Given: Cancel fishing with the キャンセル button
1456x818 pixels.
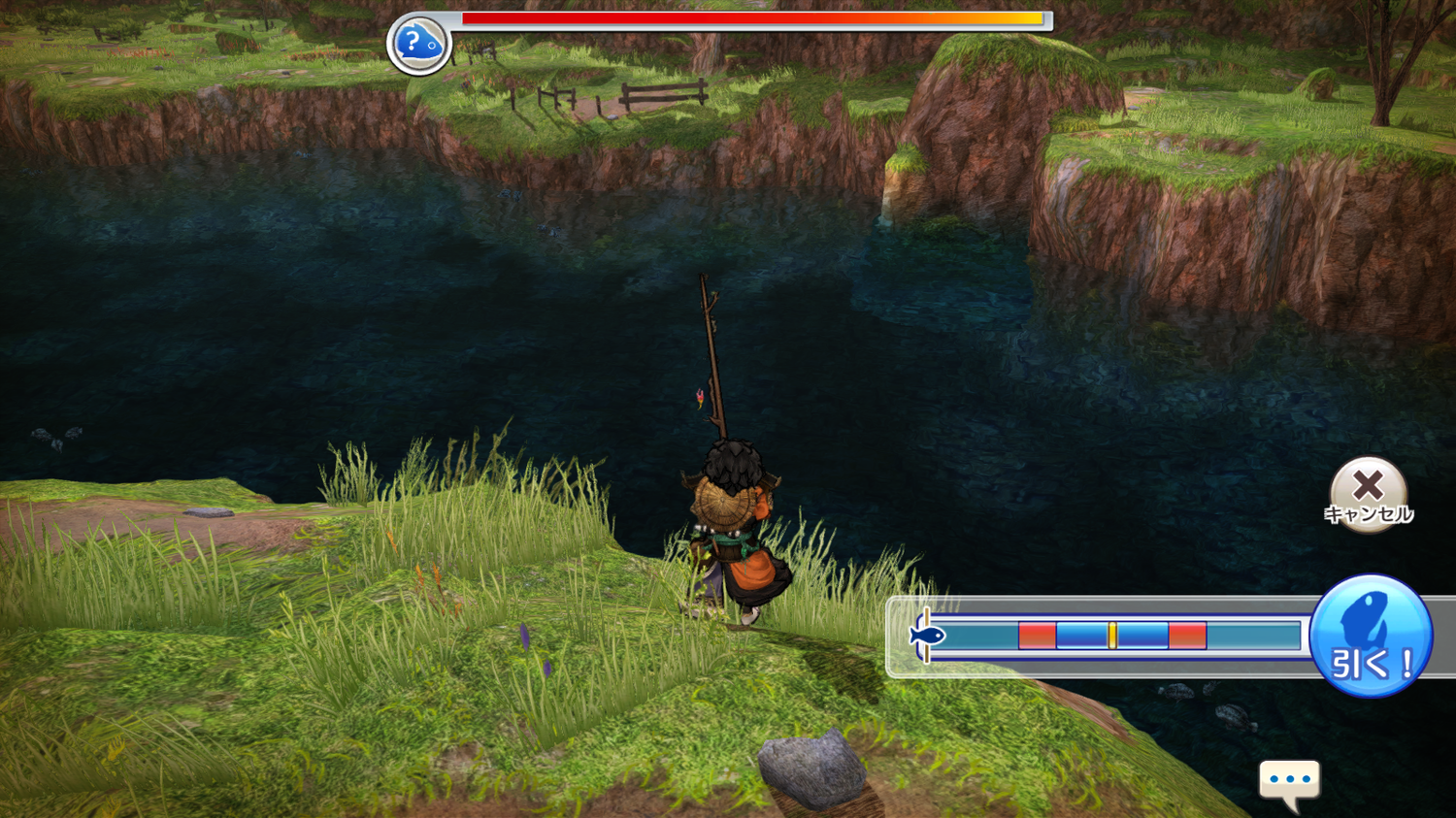Looking at the screenshot, I should pyautogui.click(x=1368, y=492).
